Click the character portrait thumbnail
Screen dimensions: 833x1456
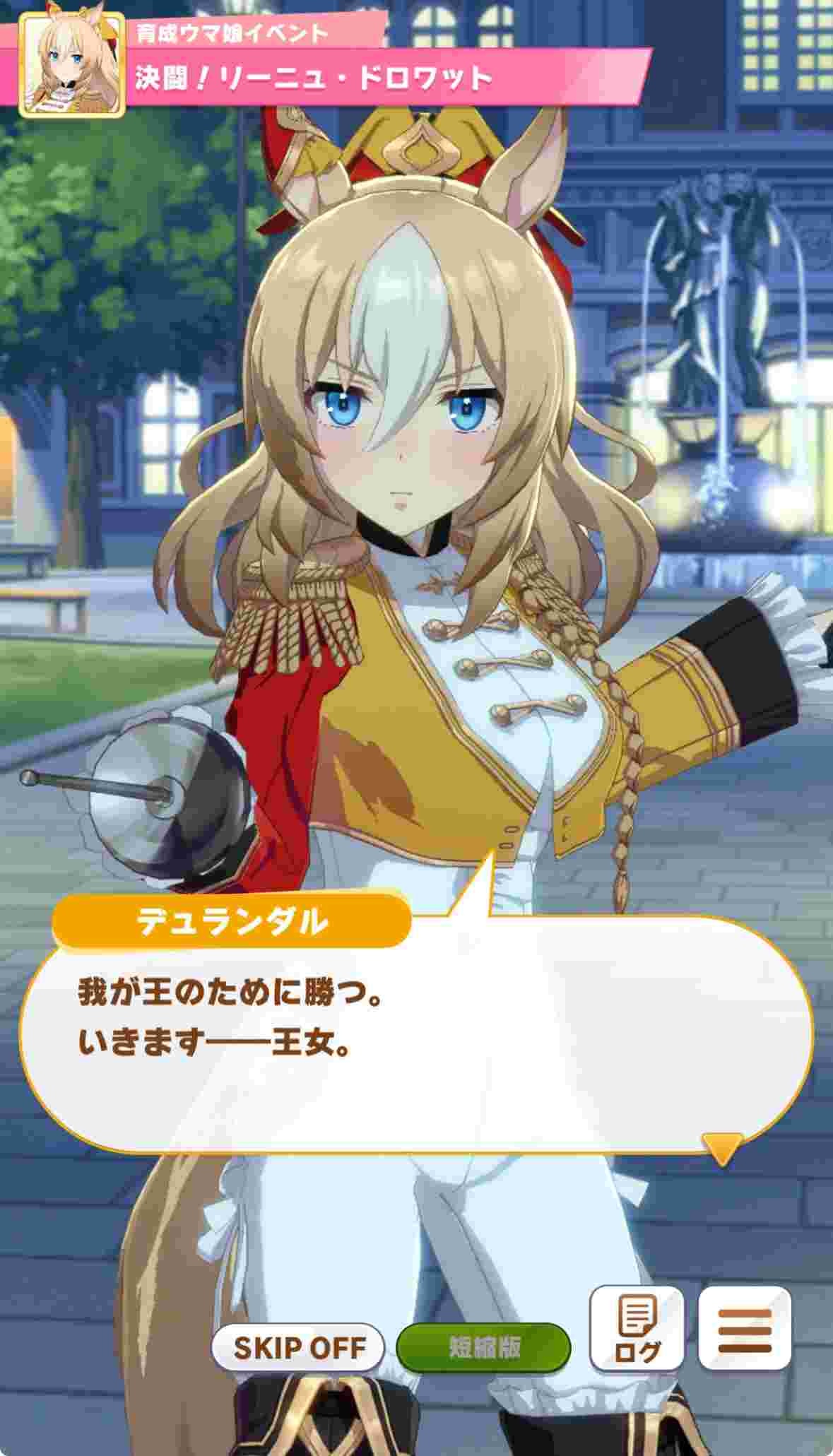(x=72, y=65)
